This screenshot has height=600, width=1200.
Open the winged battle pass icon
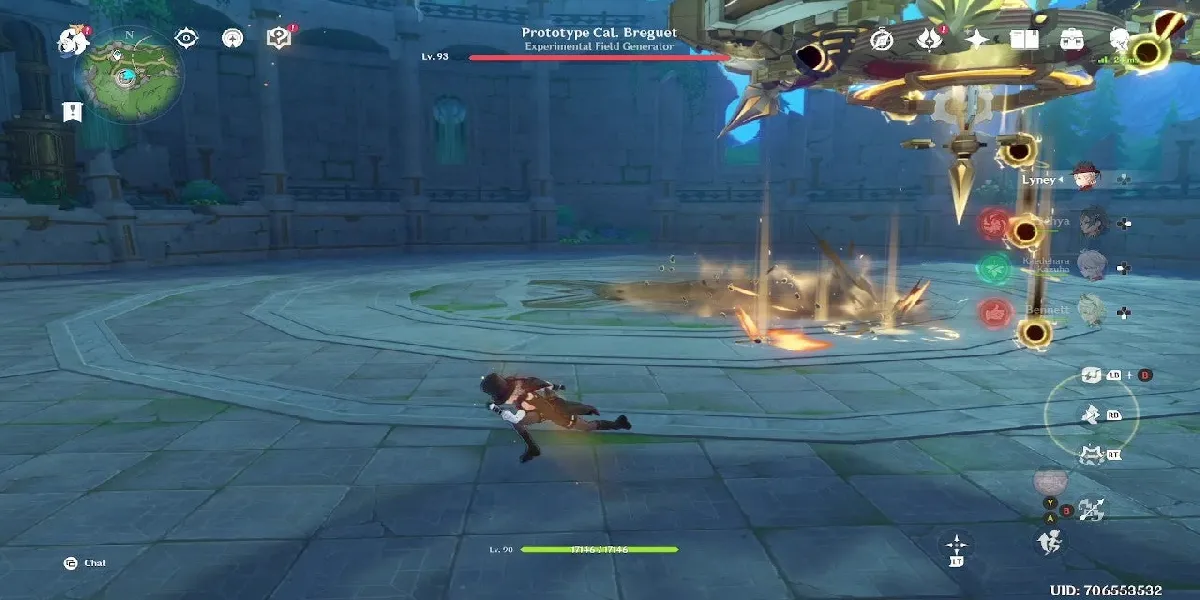[x=929, y=39]
